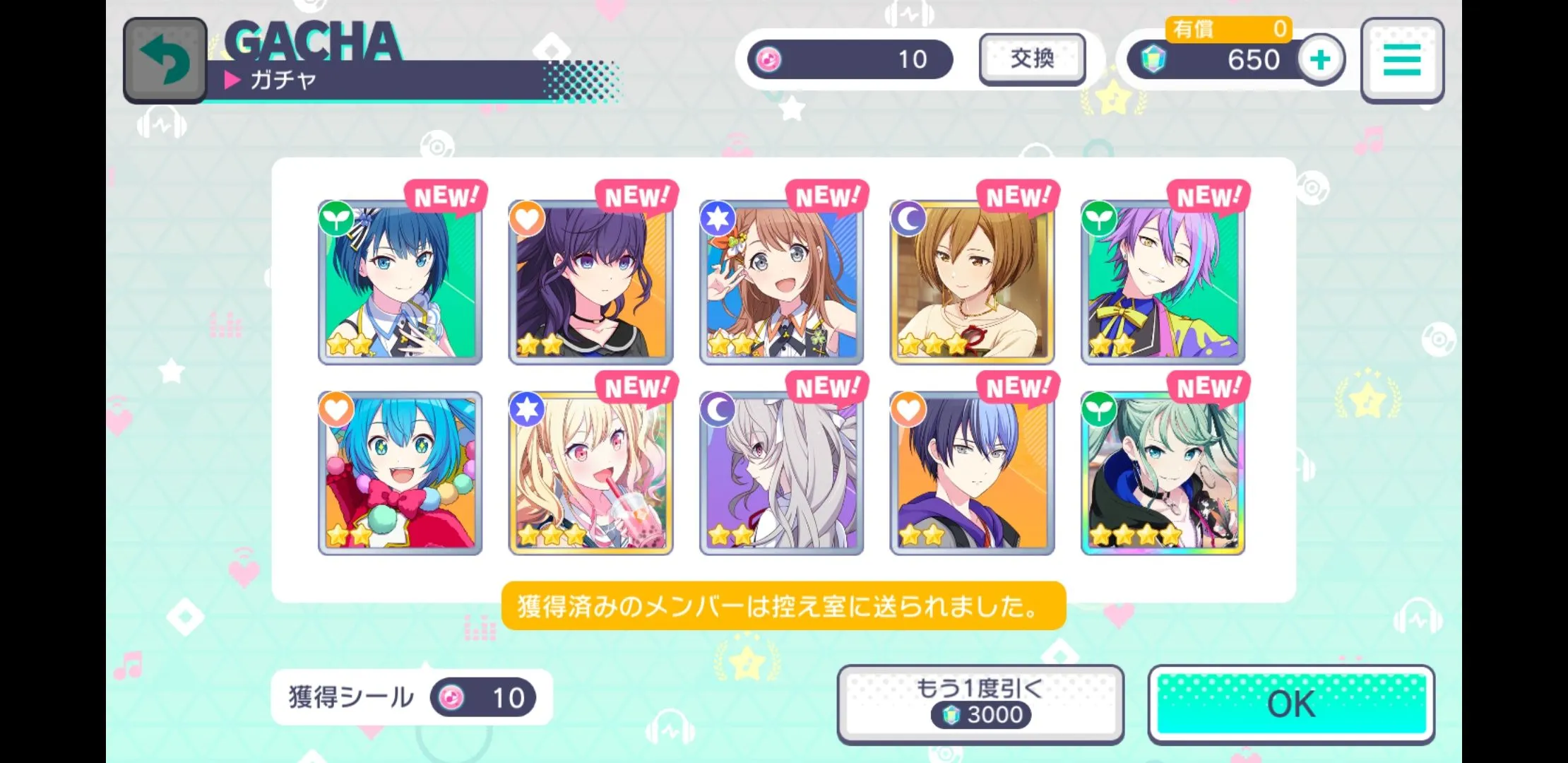
Task: View the four-star green twin-tail card
Action: coord(1163,473)
